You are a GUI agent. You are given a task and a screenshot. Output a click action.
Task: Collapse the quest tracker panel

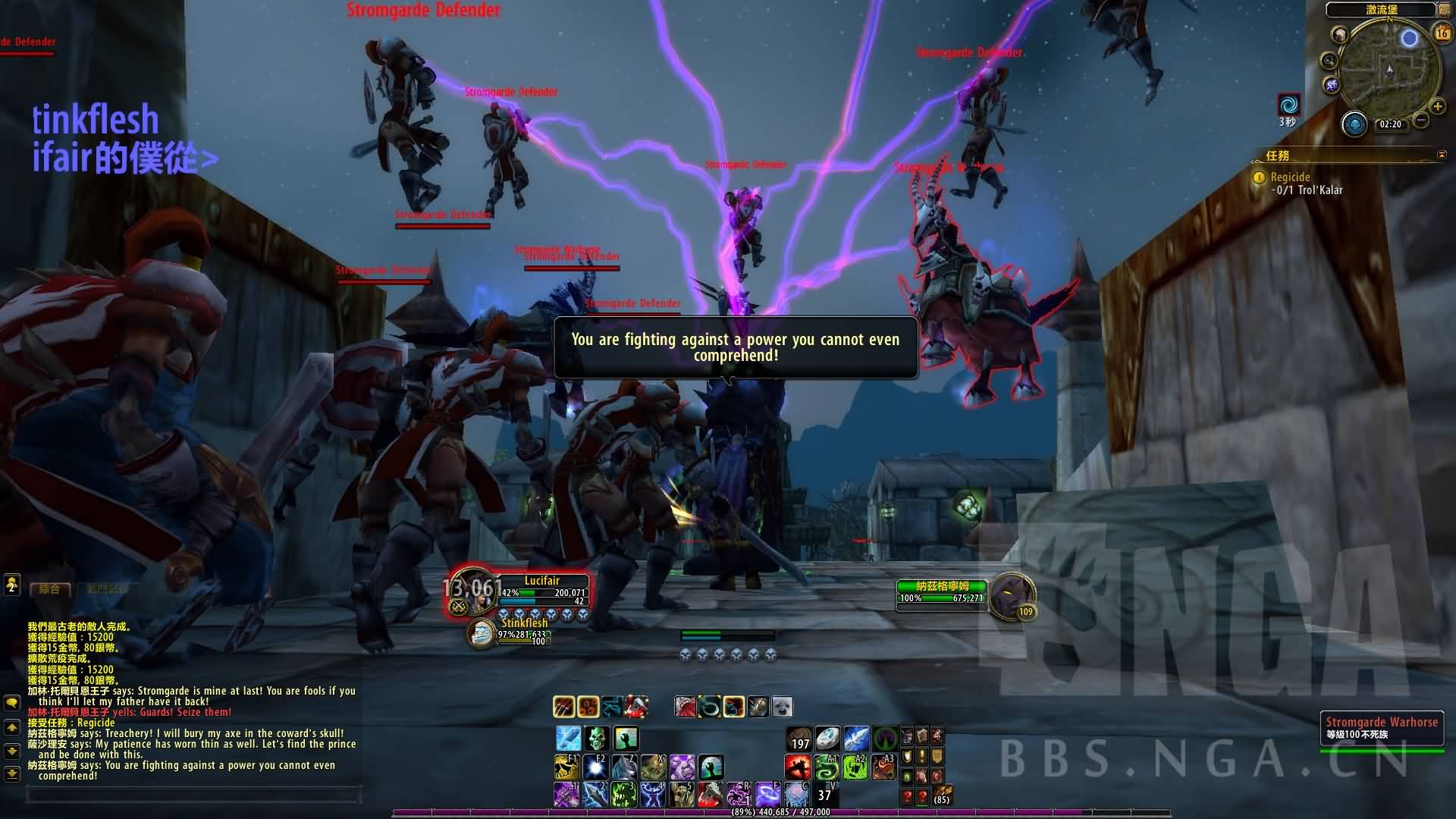pos(1442,155)
